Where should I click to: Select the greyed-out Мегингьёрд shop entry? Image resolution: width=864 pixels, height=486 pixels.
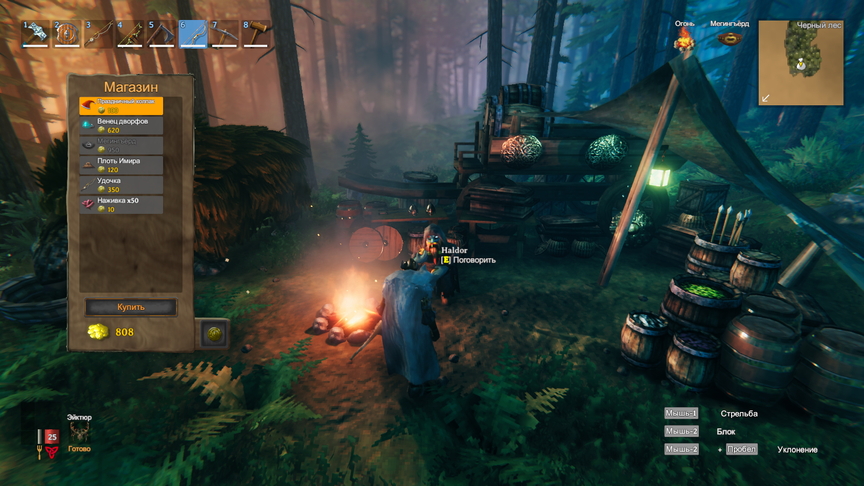click(x=120, y=145)
